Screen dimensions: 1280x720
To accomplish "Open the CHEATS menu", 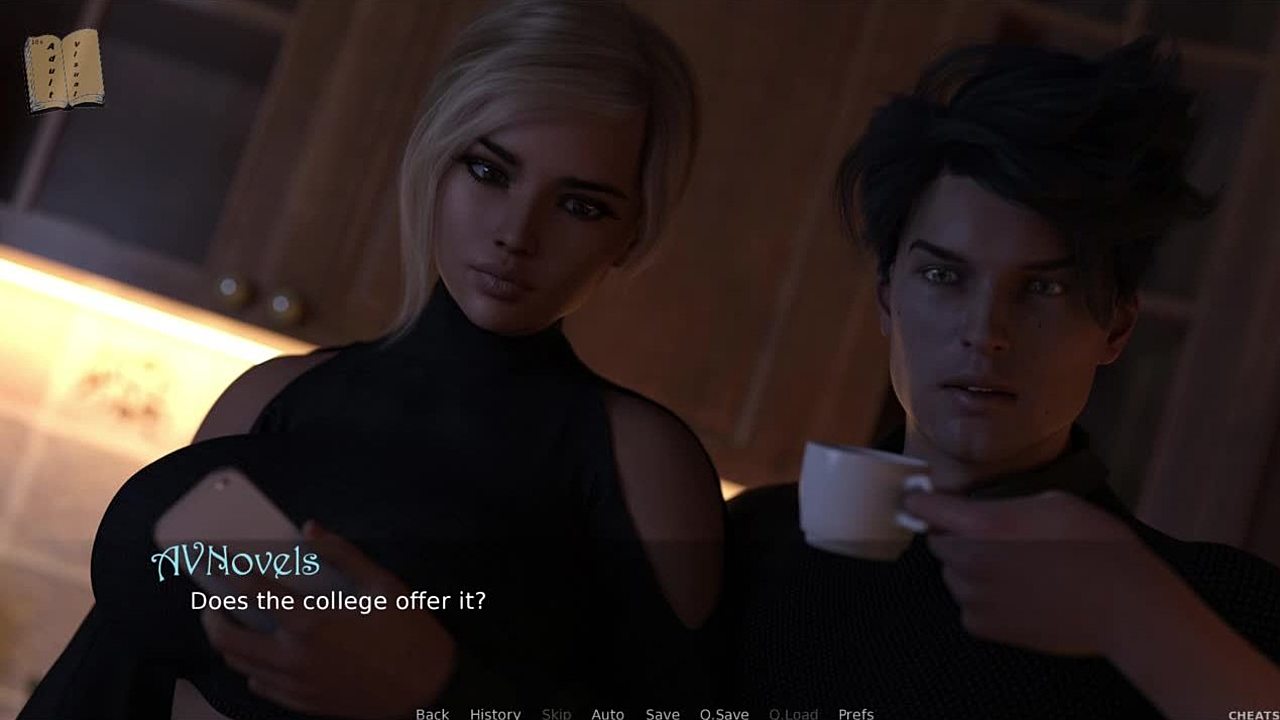I will [1253, 714].
